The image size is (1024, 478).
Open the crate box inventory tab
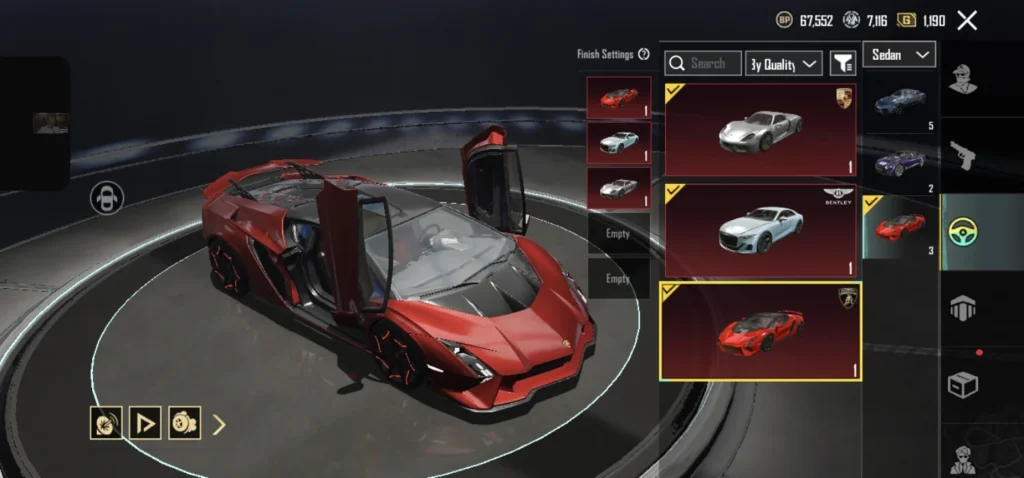coord(963,384)
